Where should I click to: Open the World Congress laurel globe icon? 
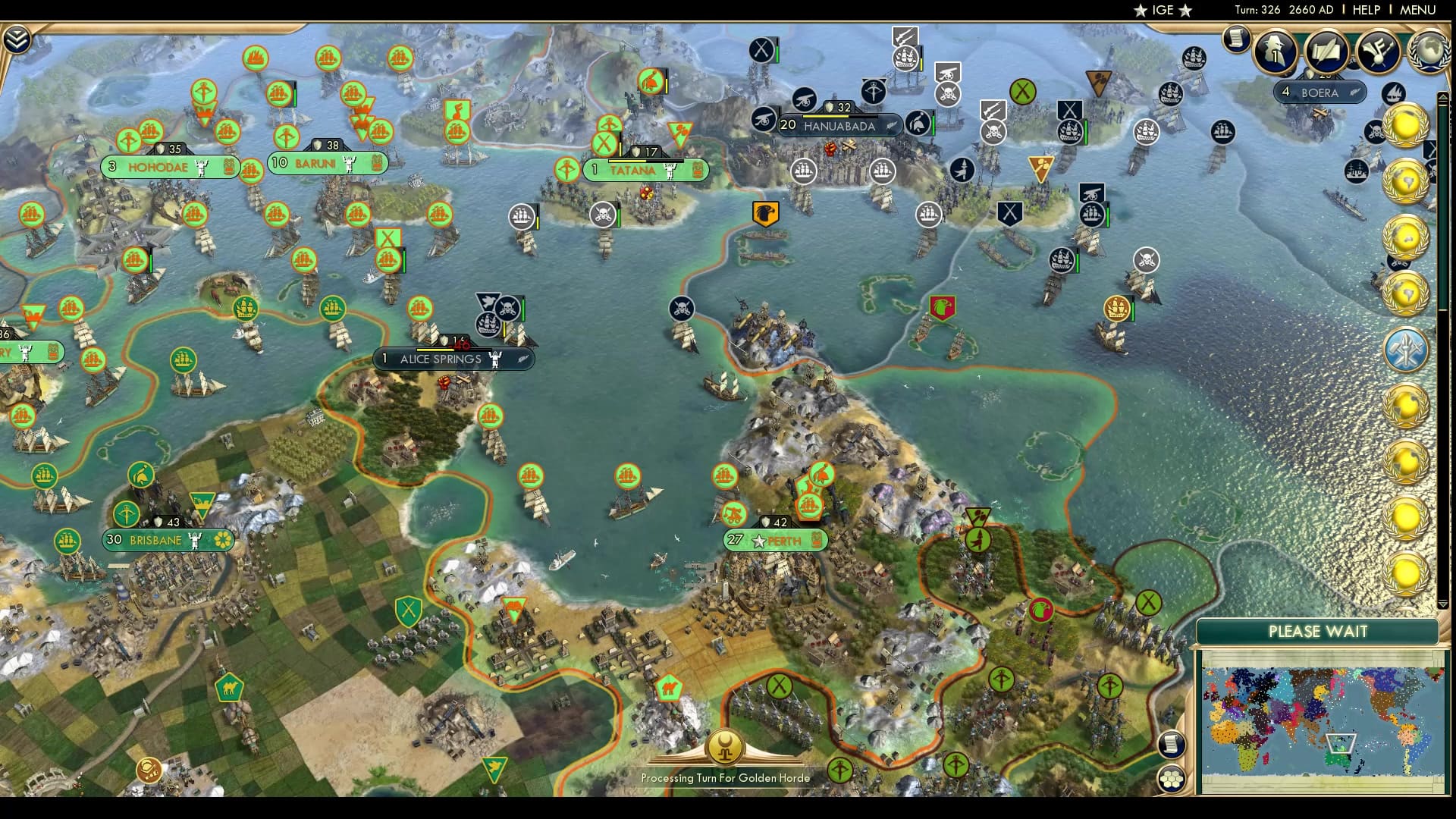pyautogui.click(x=1429, y=52)
